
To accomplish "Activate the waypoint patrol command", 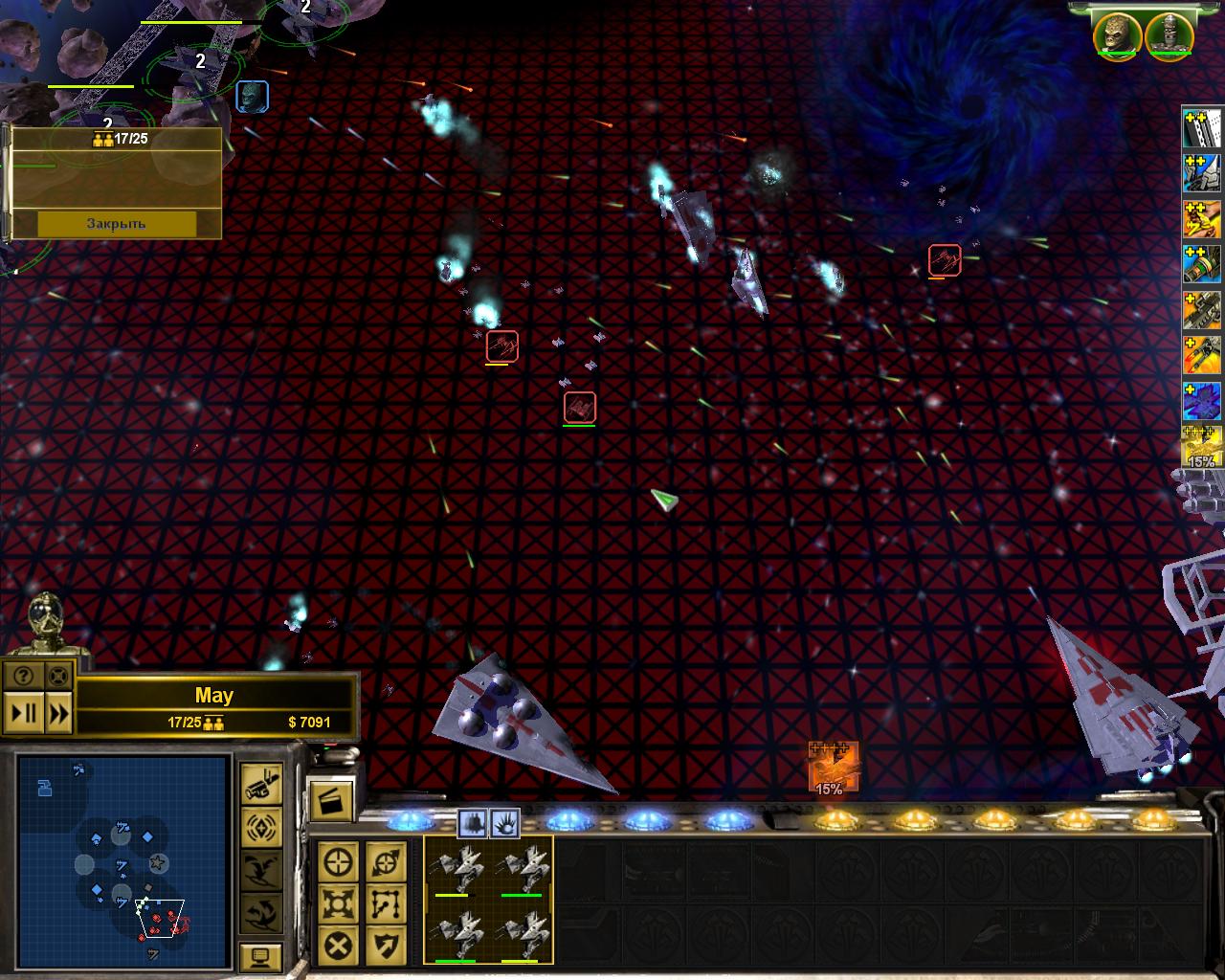I will point(386,904).
